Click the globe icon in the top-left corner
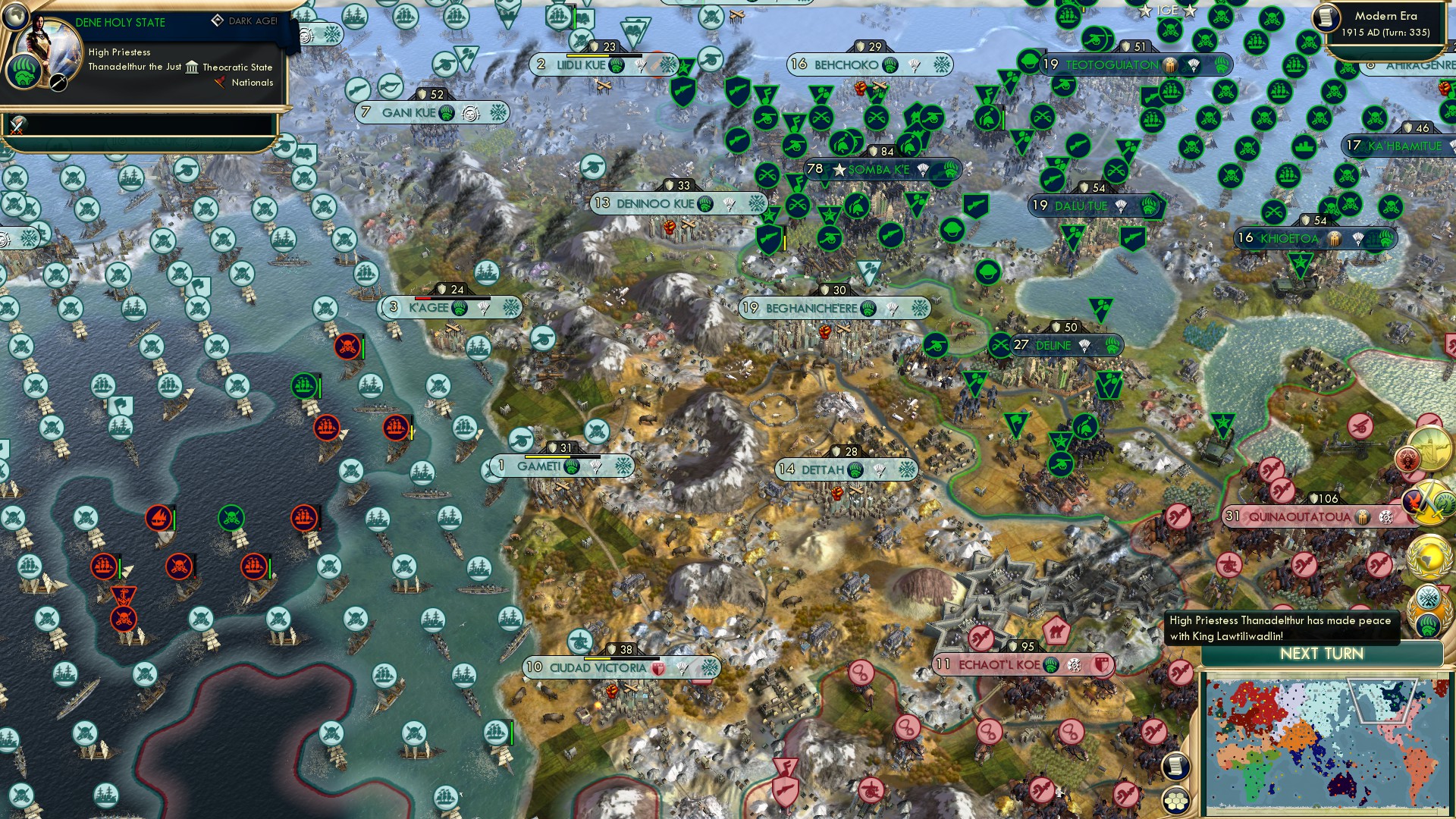The height and width of the screenshot is (819, 1456). click(x=14, y=17)
